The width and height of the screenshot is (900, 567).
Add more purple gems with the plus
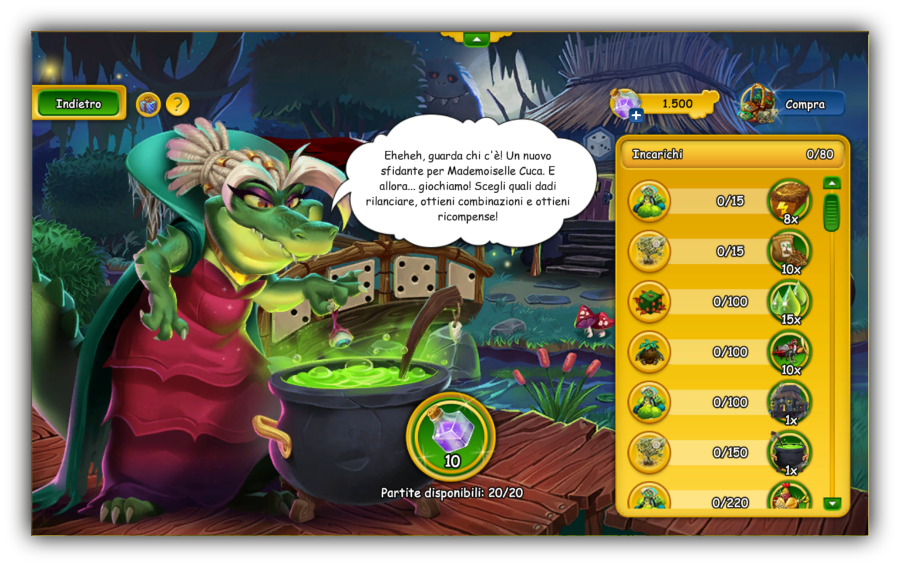coord(636,115)
